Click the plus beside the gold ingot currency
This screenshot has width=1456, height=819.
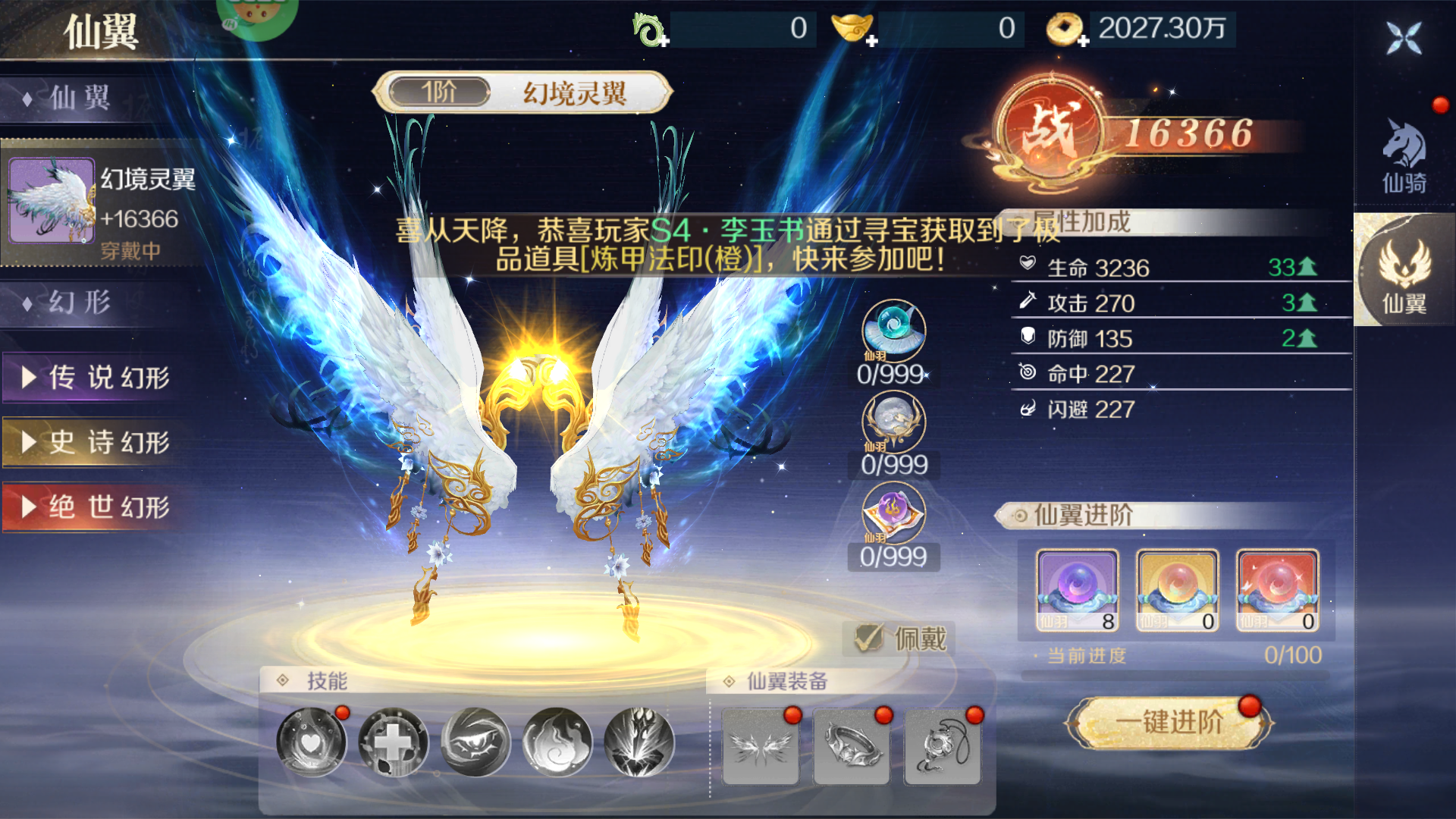coord(874,39)
